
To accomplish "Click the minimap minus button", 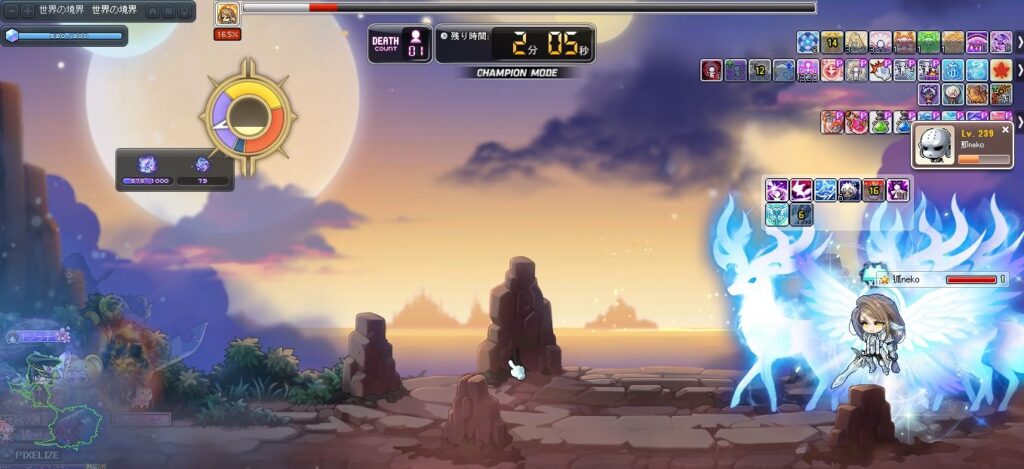I will 11,10.
